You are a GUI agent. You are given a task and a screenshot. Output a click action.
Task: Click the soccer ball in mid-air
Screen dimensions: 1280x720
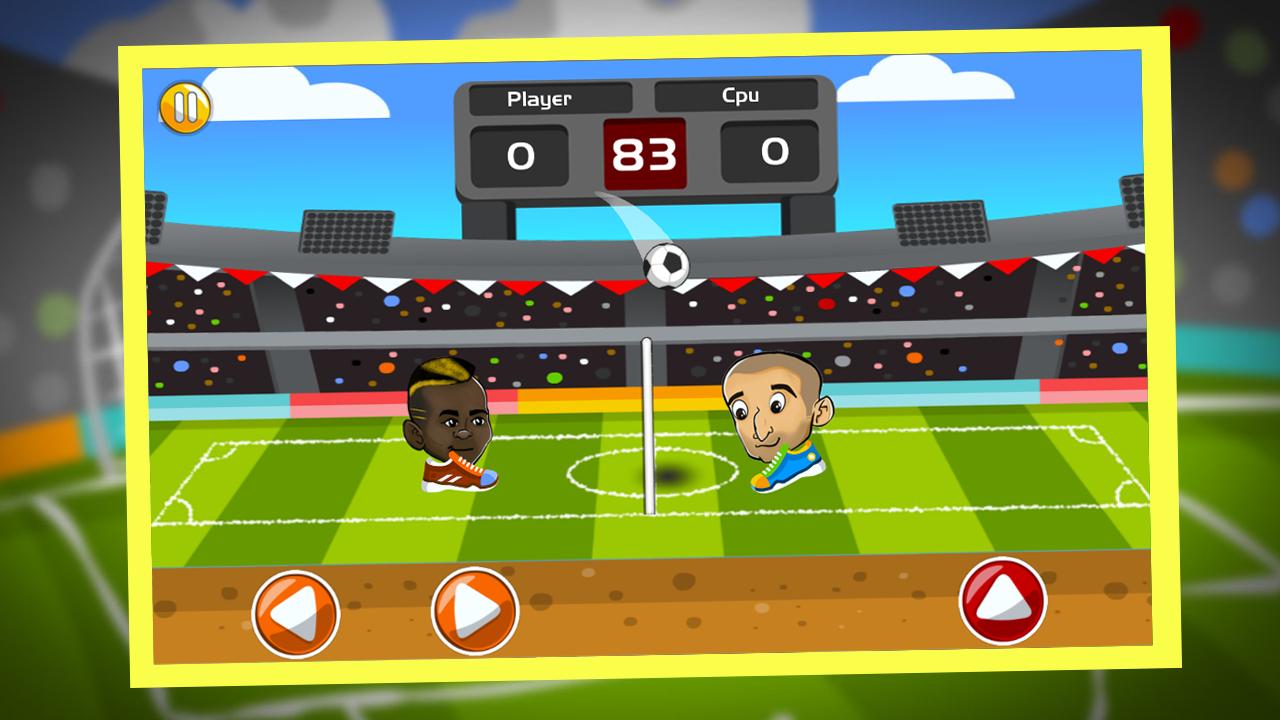666,262
